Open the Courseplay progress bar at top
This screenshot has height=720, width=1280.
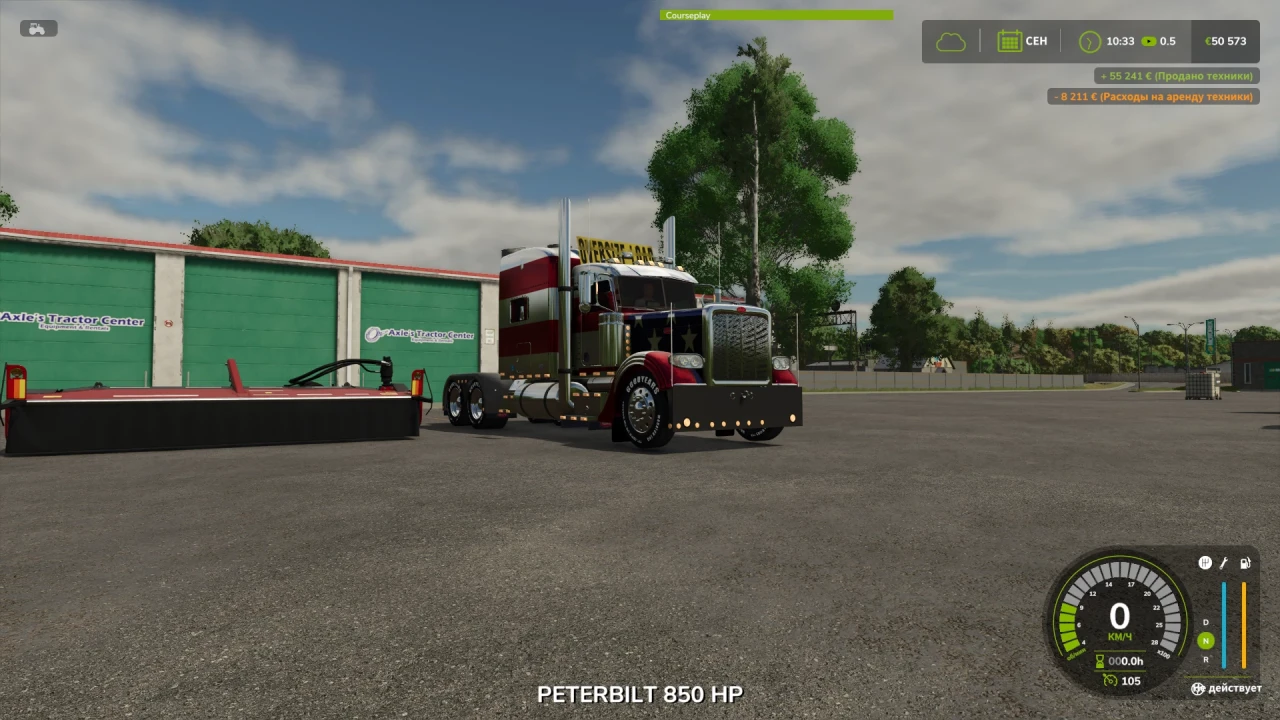[776, 15]
